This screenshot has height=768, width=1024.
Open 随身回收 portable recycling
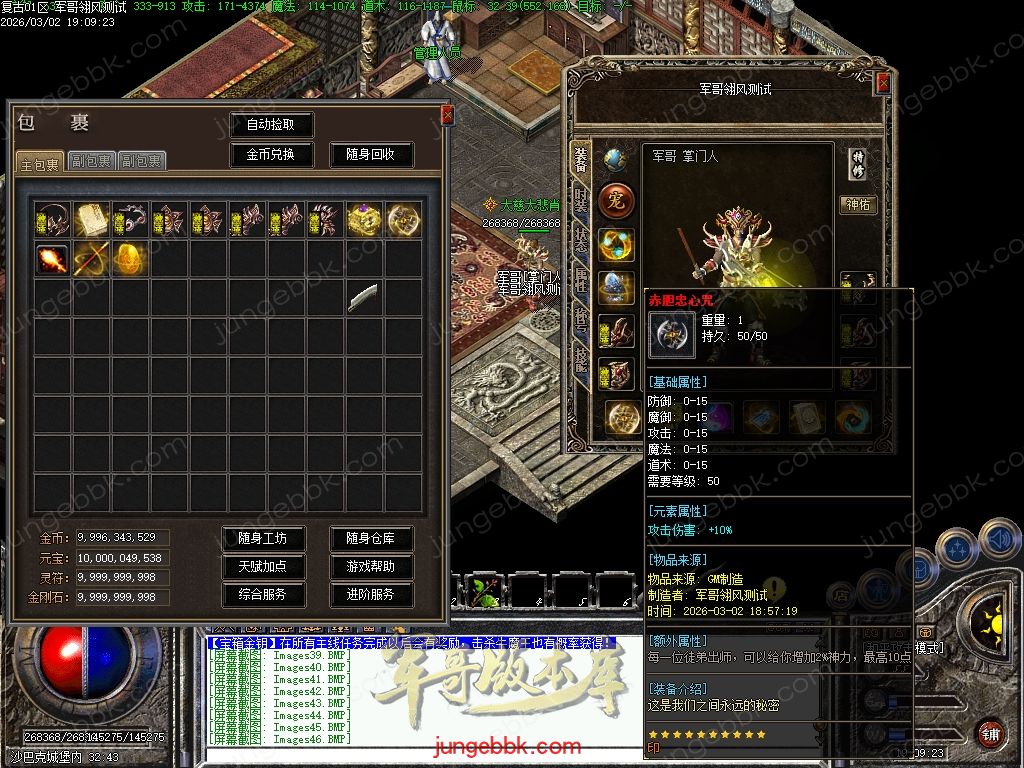371,155
